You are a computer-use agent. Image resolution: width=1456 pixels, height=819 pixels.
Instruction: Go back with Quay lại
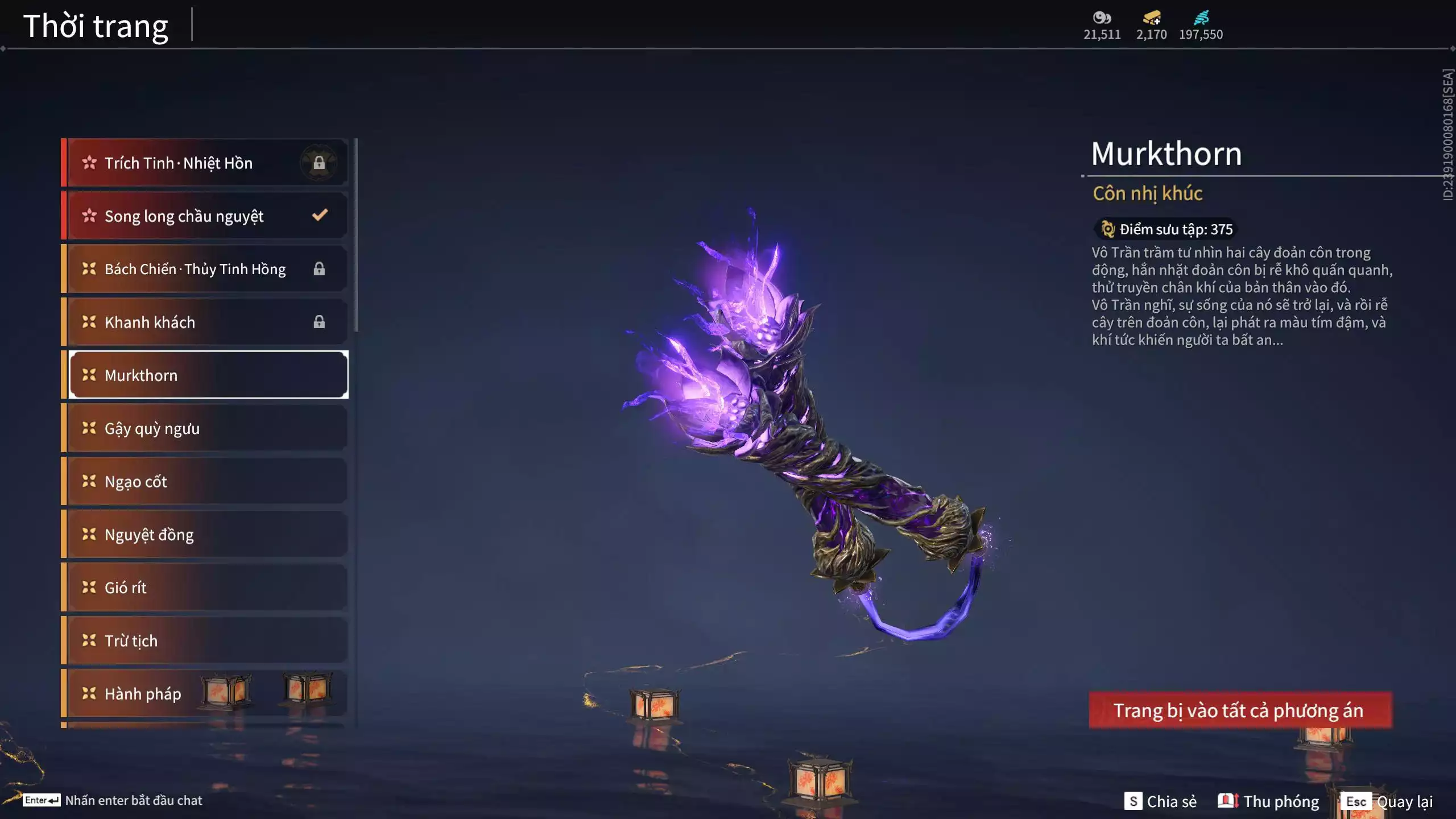coord(1389,801)
